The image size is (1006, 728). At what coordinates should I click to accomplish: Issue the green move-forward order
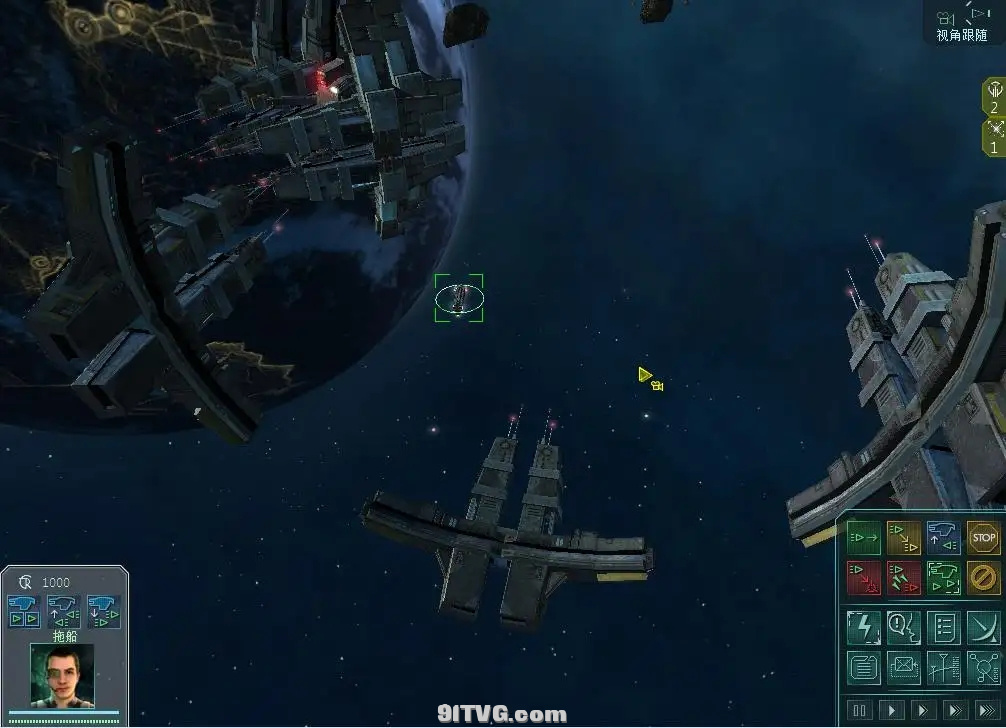coord(863,538)
